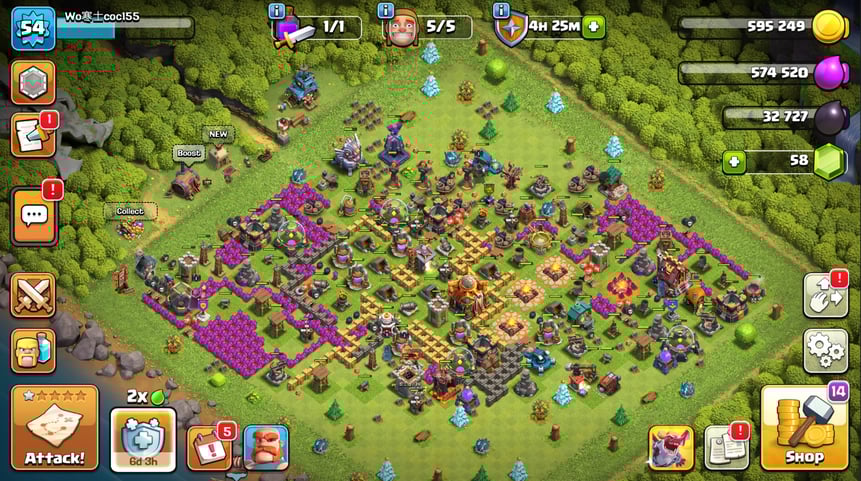This screenshot has height=481, width=861.
Task: Open the hexagon badge button
Action: pos(32,82)
